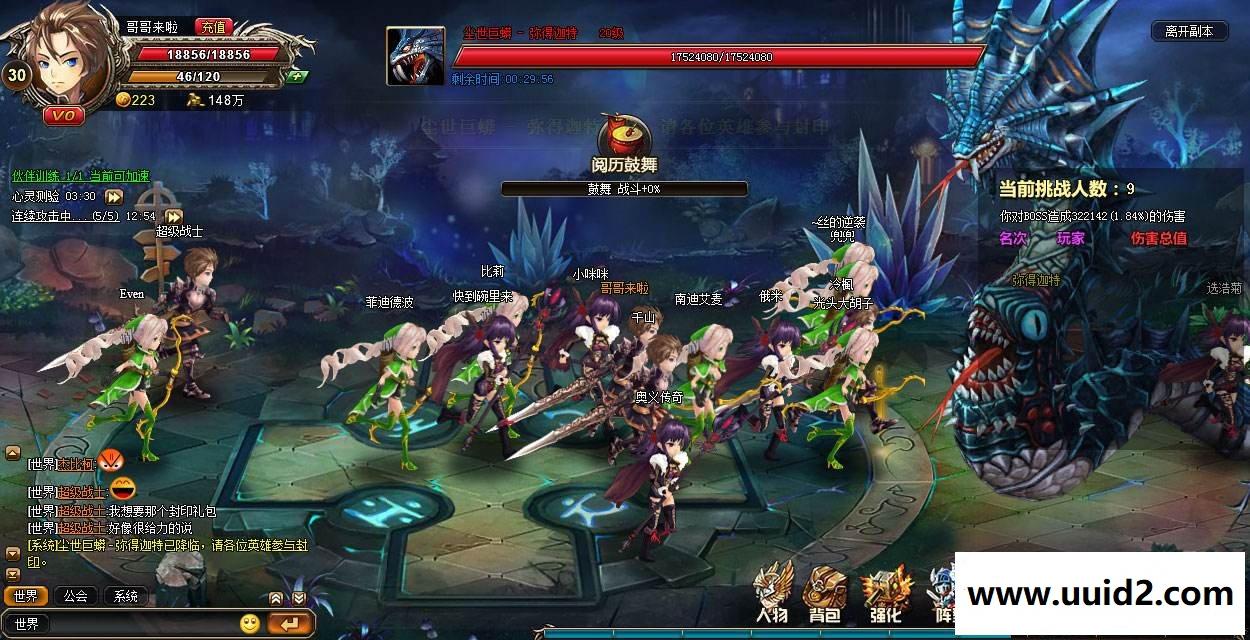Open the 背包 backpack

[824, 595]
